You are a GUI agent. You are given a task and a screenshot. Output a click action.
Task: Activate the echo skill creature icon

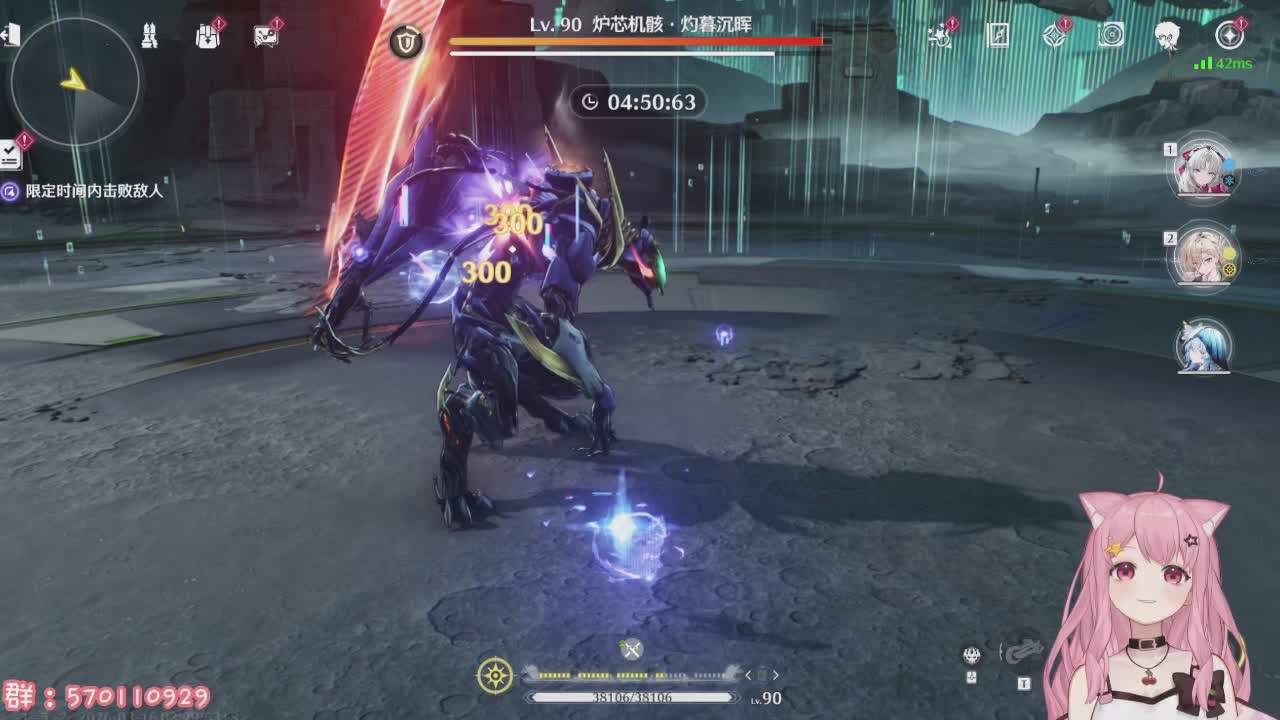[1024, 651]
